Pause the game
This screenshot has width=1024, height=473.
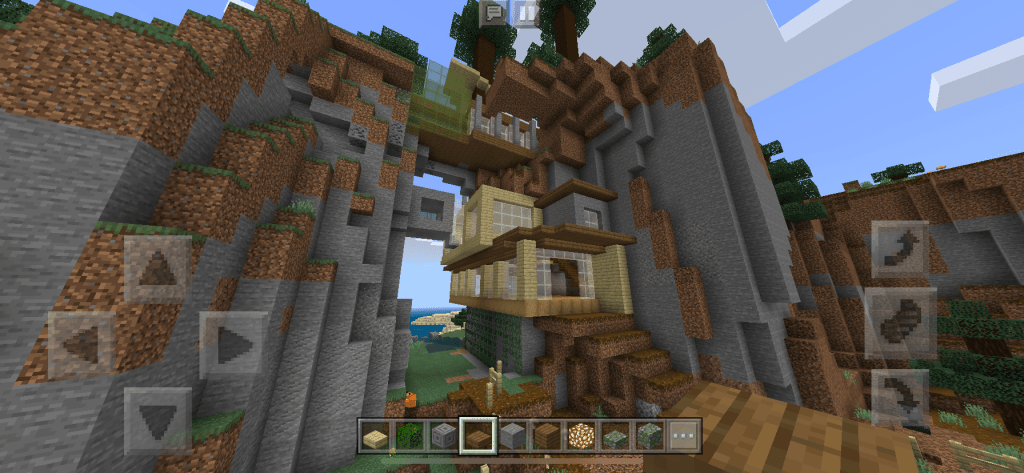[525, 13]
